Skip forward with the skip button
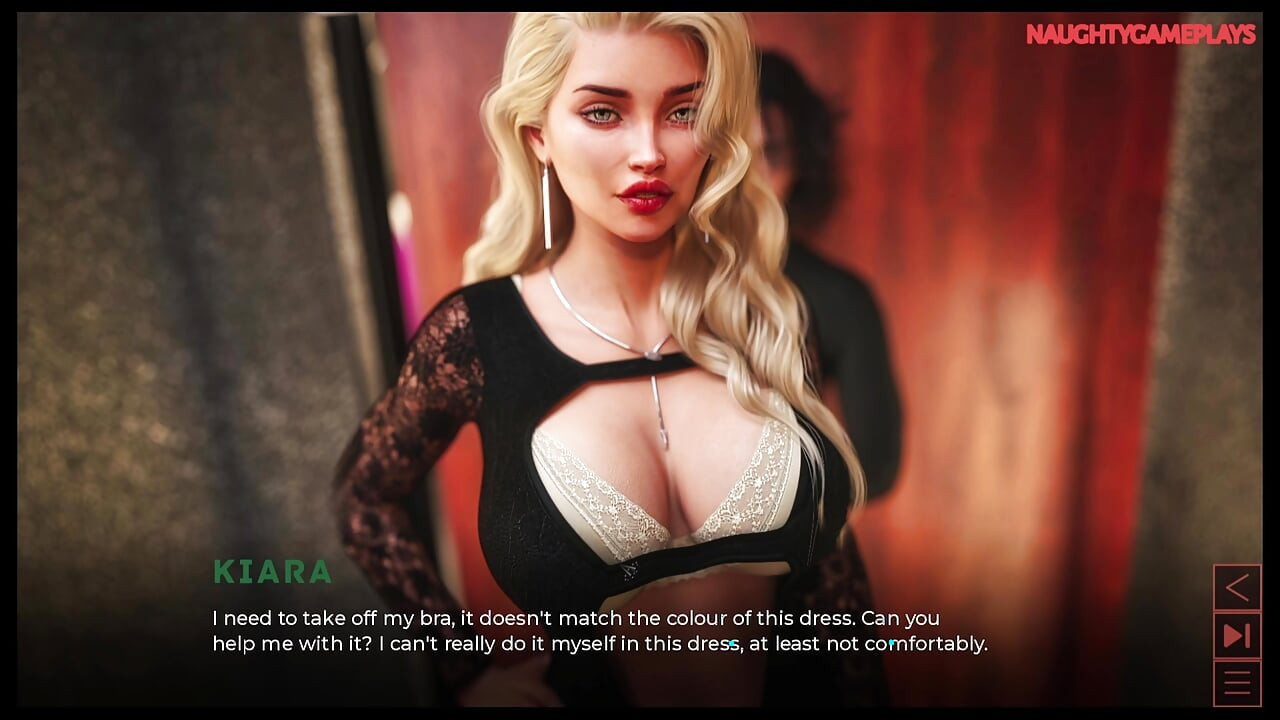Image resolution: width=1280 pixels, height=720 pixels. pyautogui.click(x=1237, y=635)
